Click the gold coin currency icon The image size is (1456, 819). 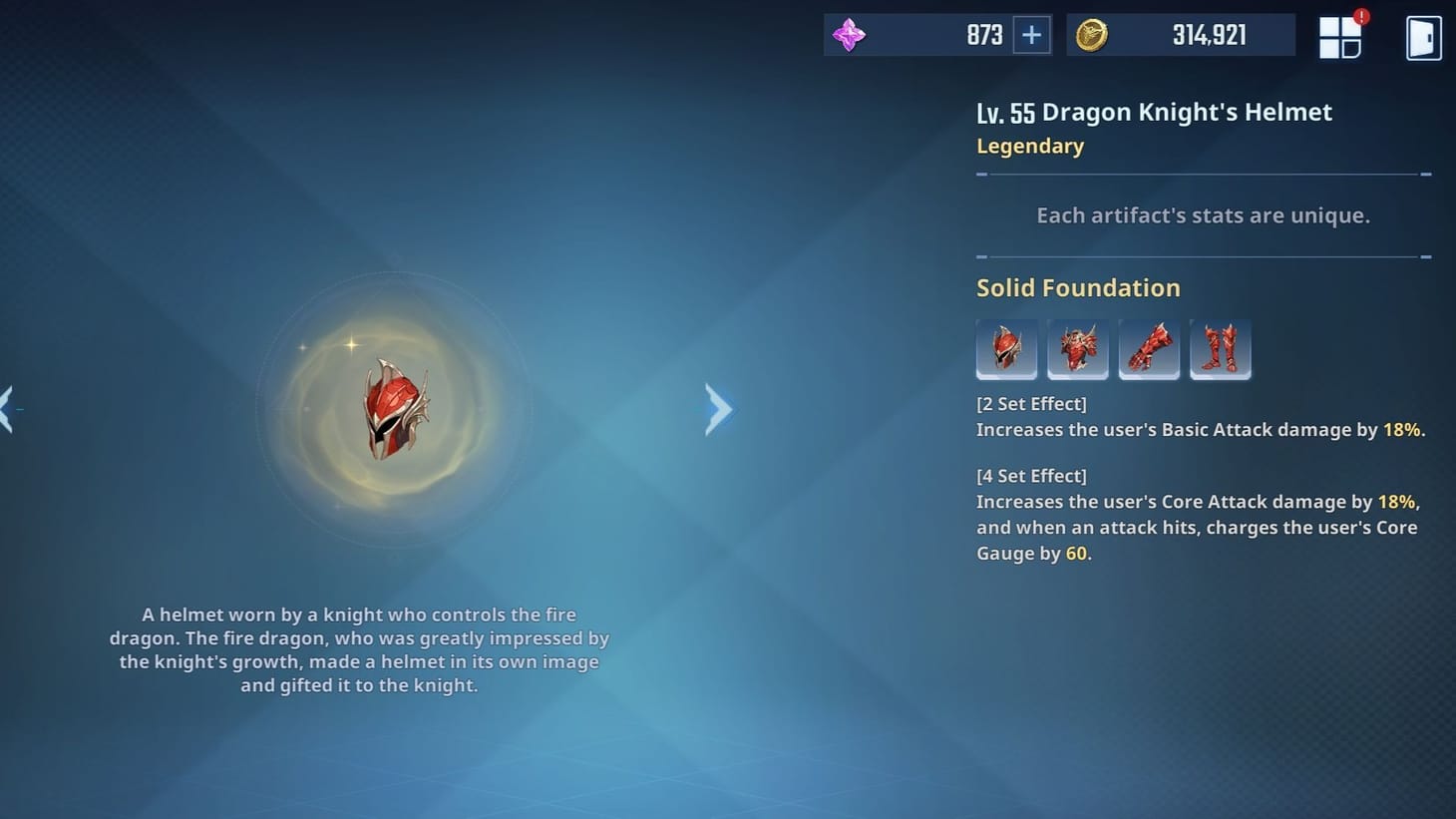(1090, 34)
